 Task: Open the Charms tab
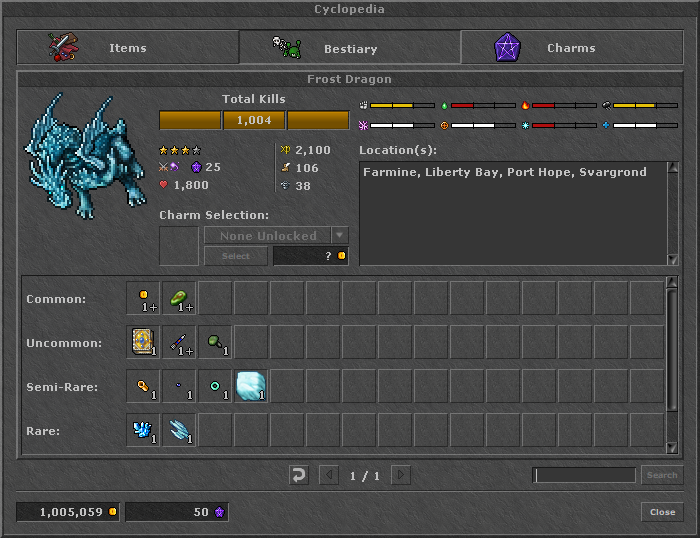[570, 48]
